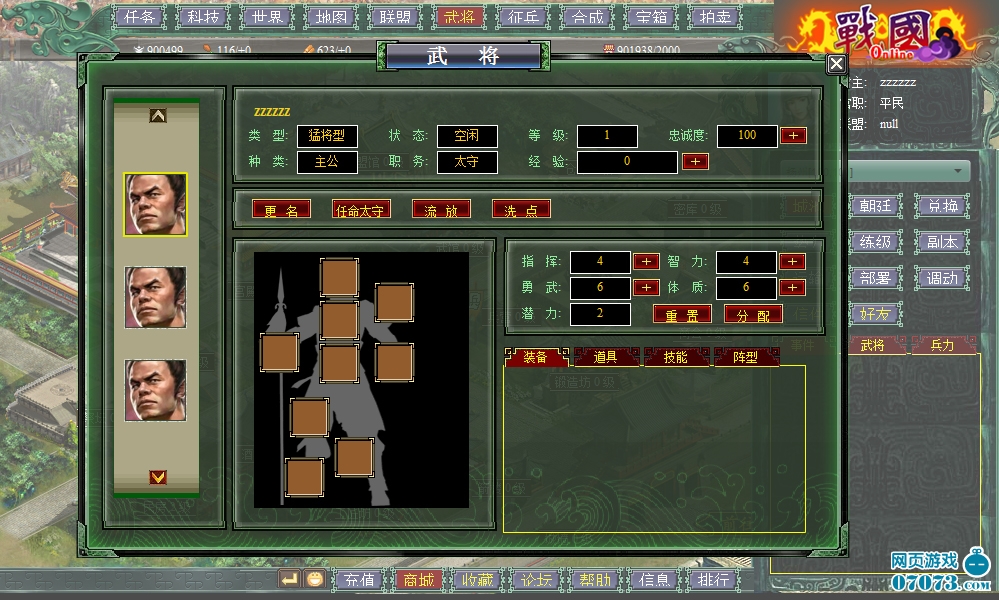This screenshot has height=600, width=999.
Task: Close the 武将 general window
Action: 836,64
